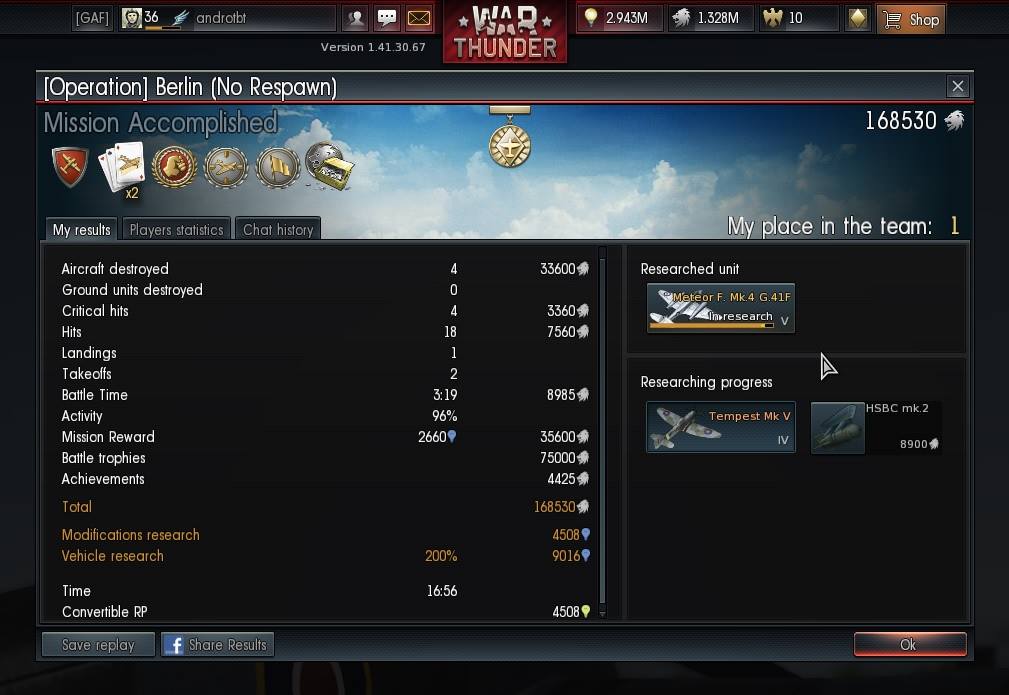
Task: Share Results on Facebook
Action: click(x=217, y=645)
